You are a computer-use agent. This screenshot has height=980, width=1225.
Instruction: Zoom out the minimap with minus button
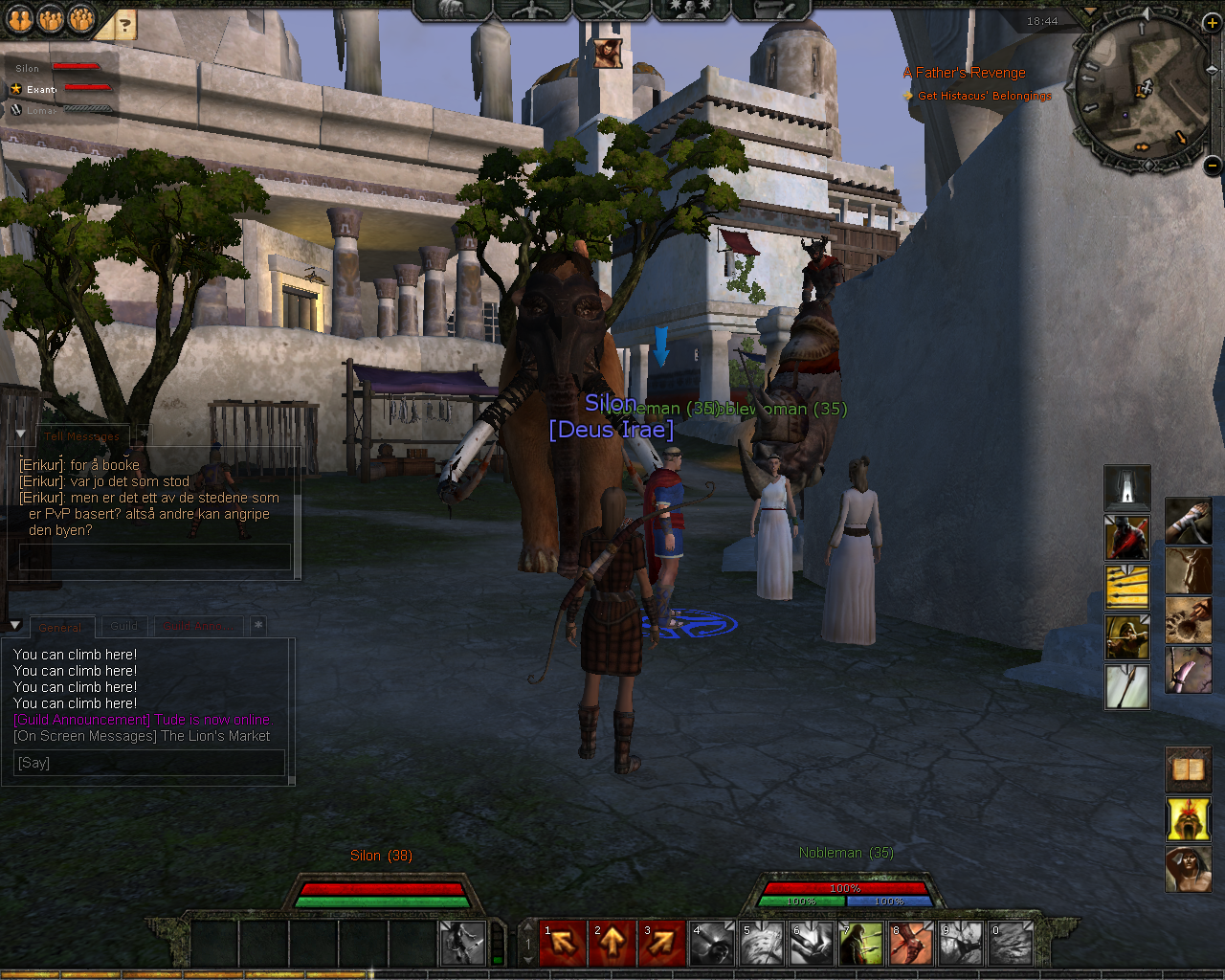point(1213,165)
